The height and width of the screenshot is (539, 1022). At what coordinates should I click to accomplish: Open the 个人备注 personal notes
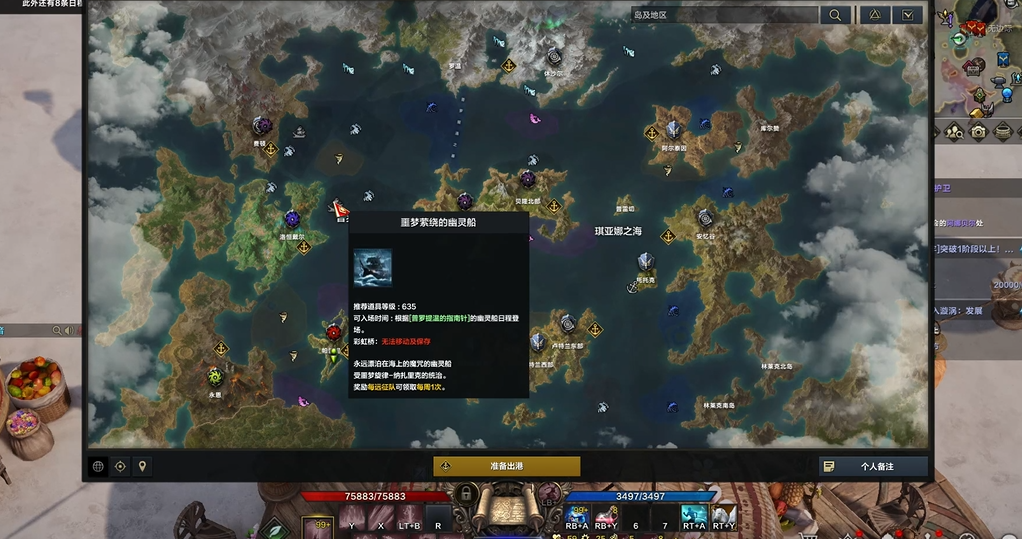point(873,466)
